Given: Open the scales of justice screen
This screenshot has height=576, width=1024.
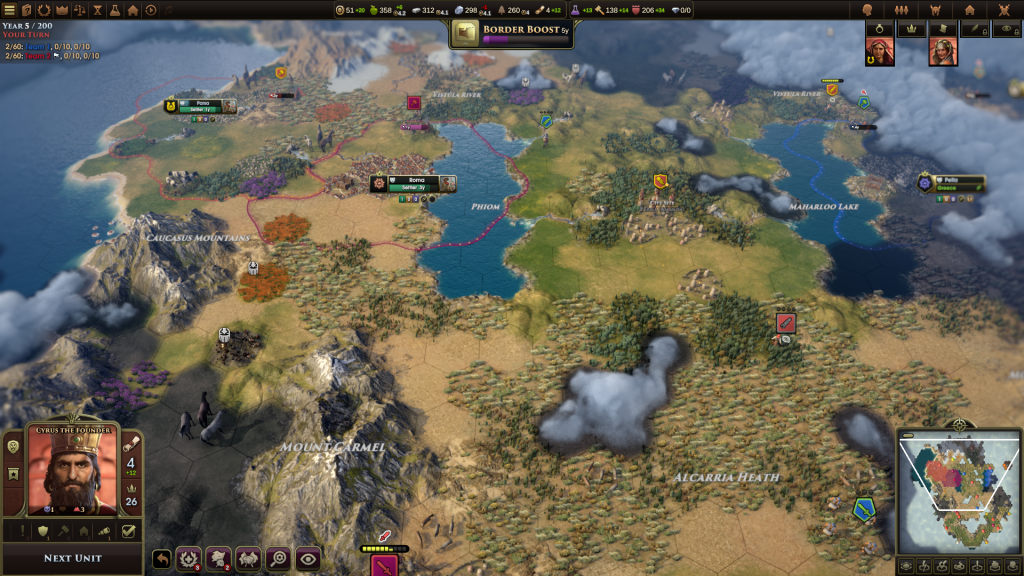Looking at the screenshot, I should pos(80,10).
